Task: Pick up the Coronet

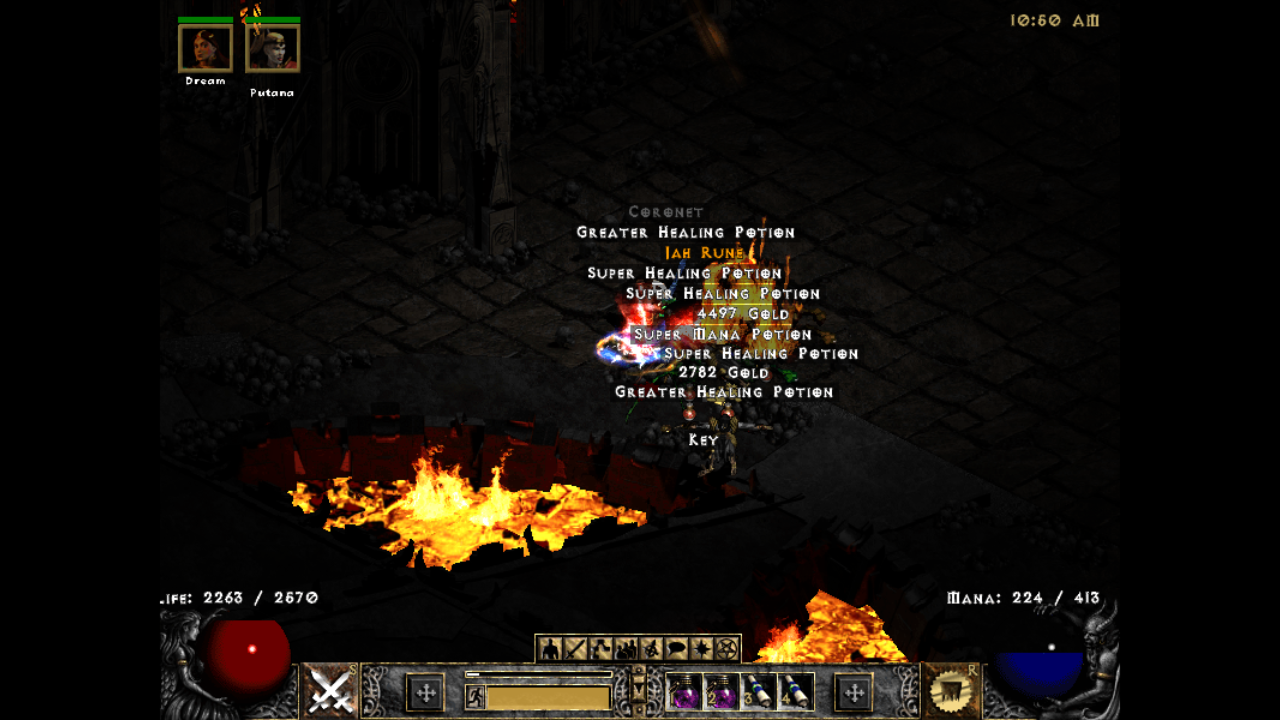Action: (x=665, y=211)
